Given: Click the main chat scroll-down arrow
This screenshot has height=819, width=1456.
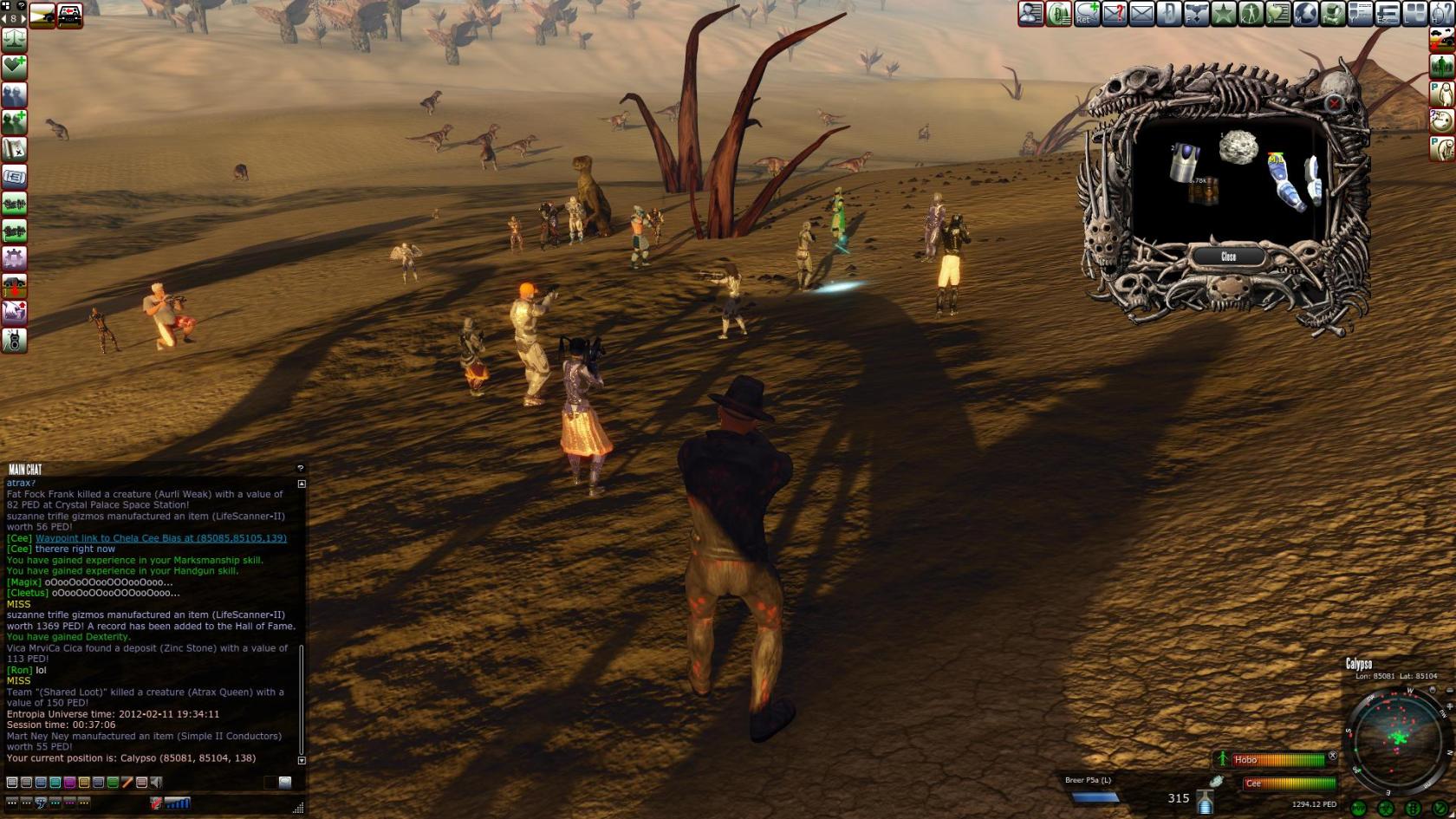Looking at the screenshot, I should click(x=302, y=760).
